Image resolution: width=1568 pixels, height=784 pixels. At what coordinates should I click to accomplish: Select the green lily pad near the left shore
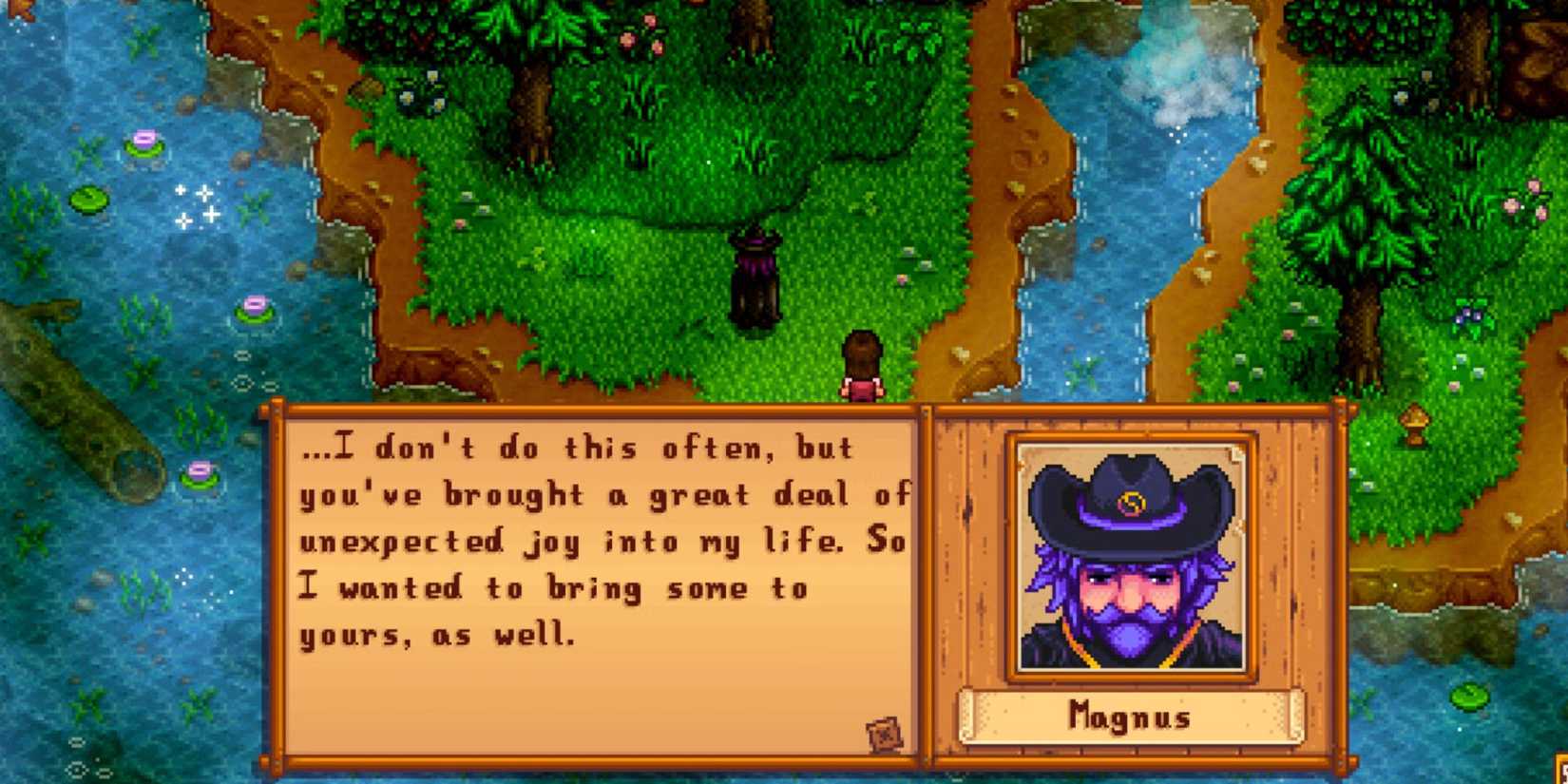[86, 200]
